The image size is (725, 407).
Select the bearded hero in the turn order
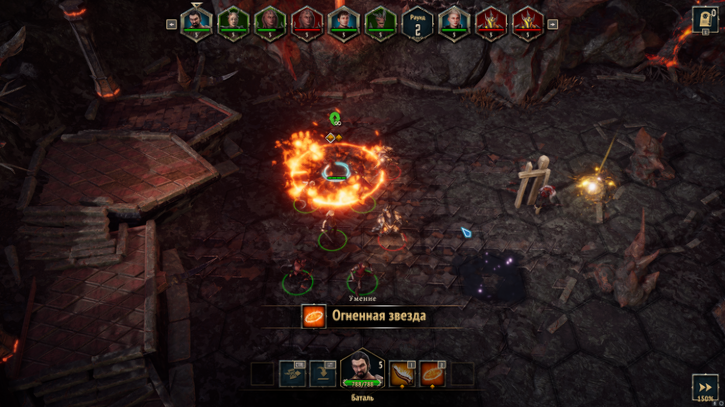(196, 21)
